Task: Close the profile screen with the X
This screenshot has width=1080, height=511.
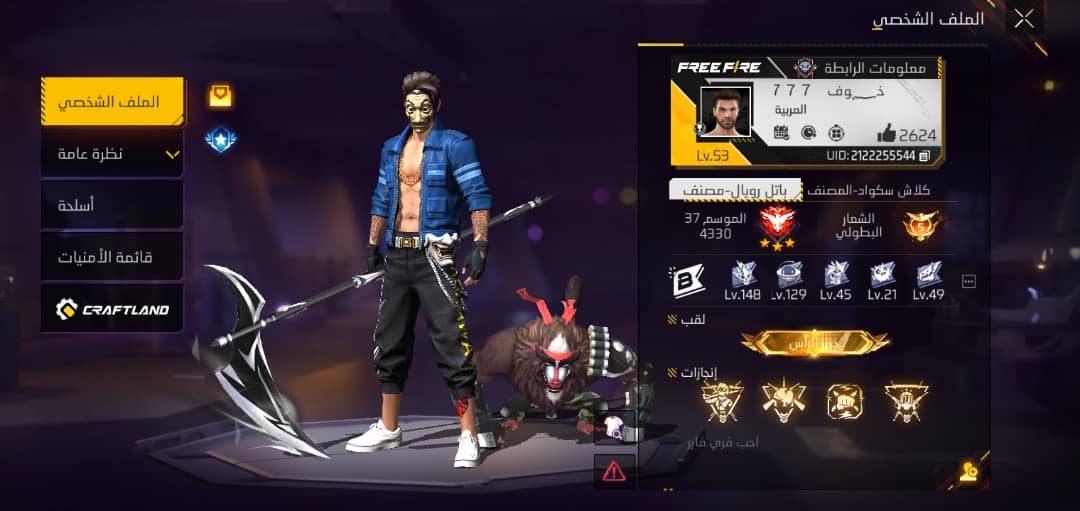Action: click(1024, 18)
